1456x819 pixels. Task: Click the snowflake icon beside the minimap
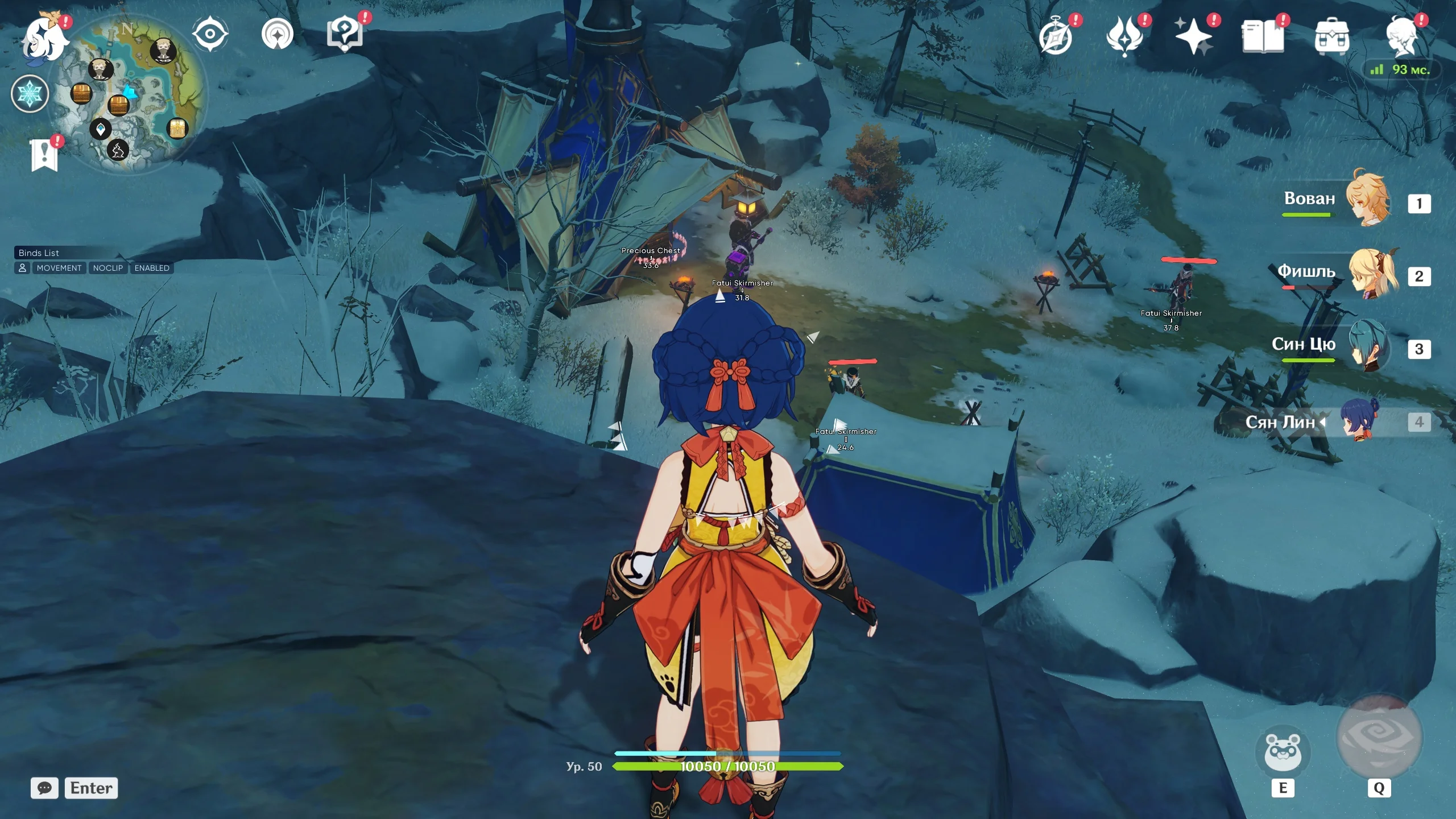click(30, 94)
